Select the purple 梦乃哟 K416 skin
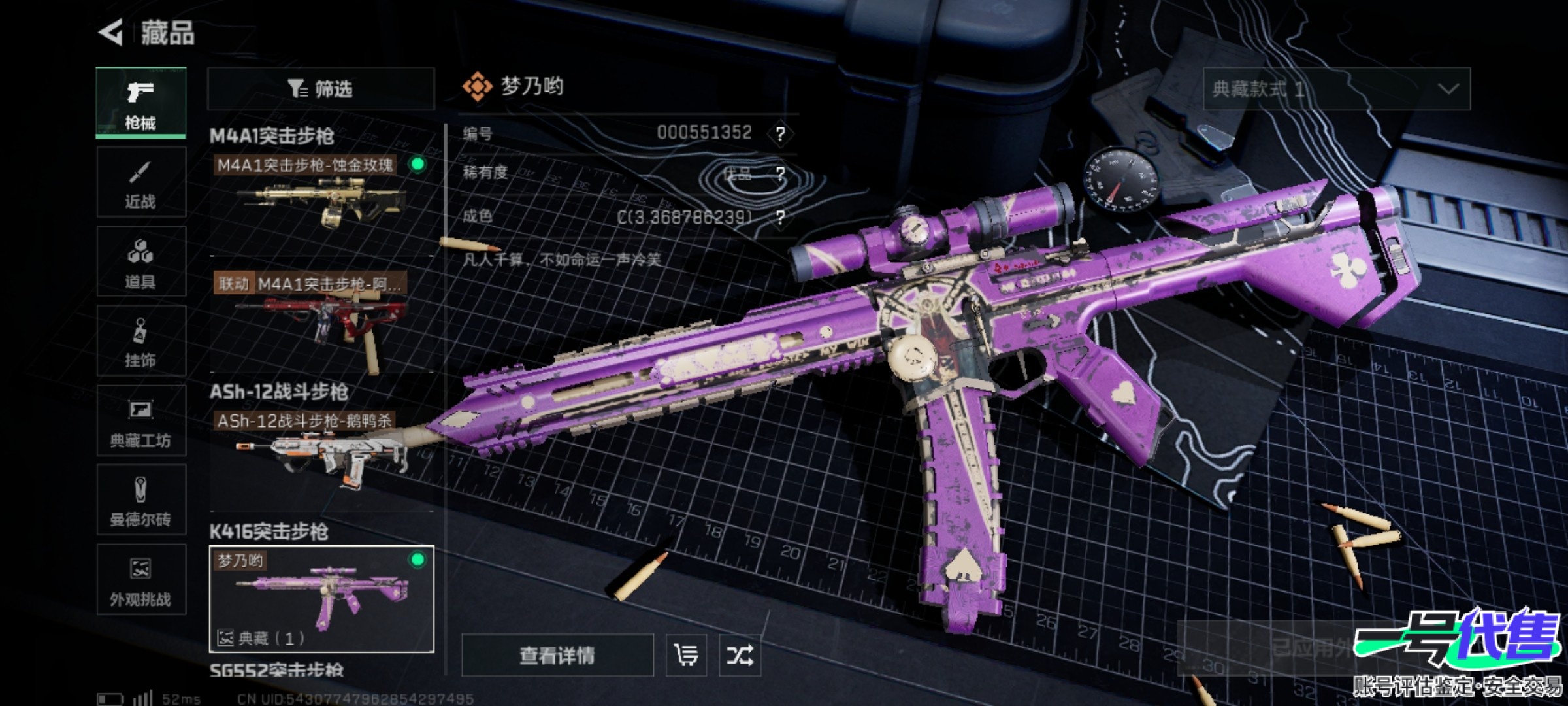This screenshot has width=1568, height=706. [x=321, y=599]
